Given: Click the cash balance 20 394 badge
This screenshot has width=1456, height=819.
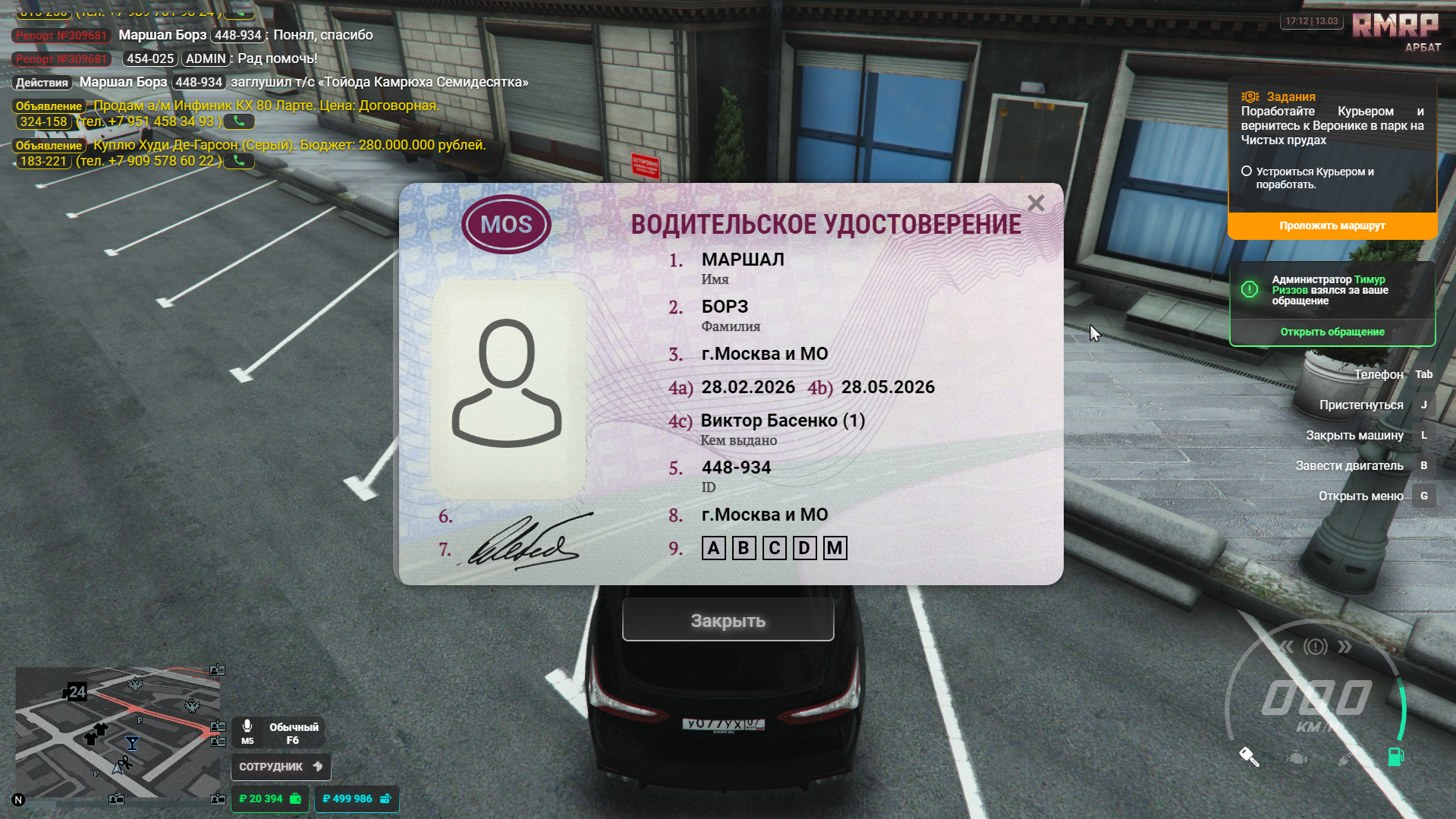Looking at the screenshot, I should 270,799.
